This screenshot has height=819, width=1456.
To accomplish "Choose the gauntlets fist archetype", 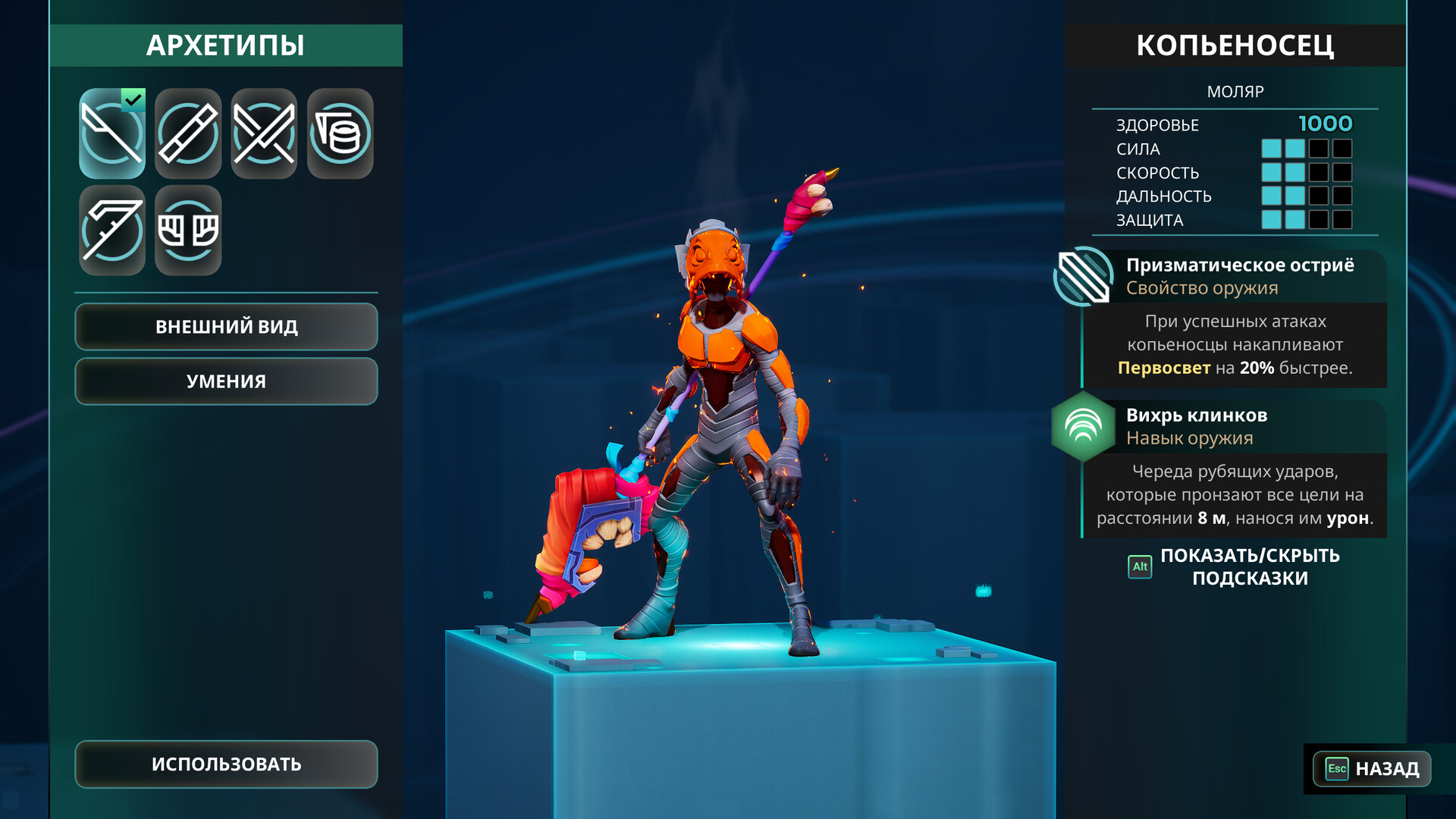I will 187,230.
